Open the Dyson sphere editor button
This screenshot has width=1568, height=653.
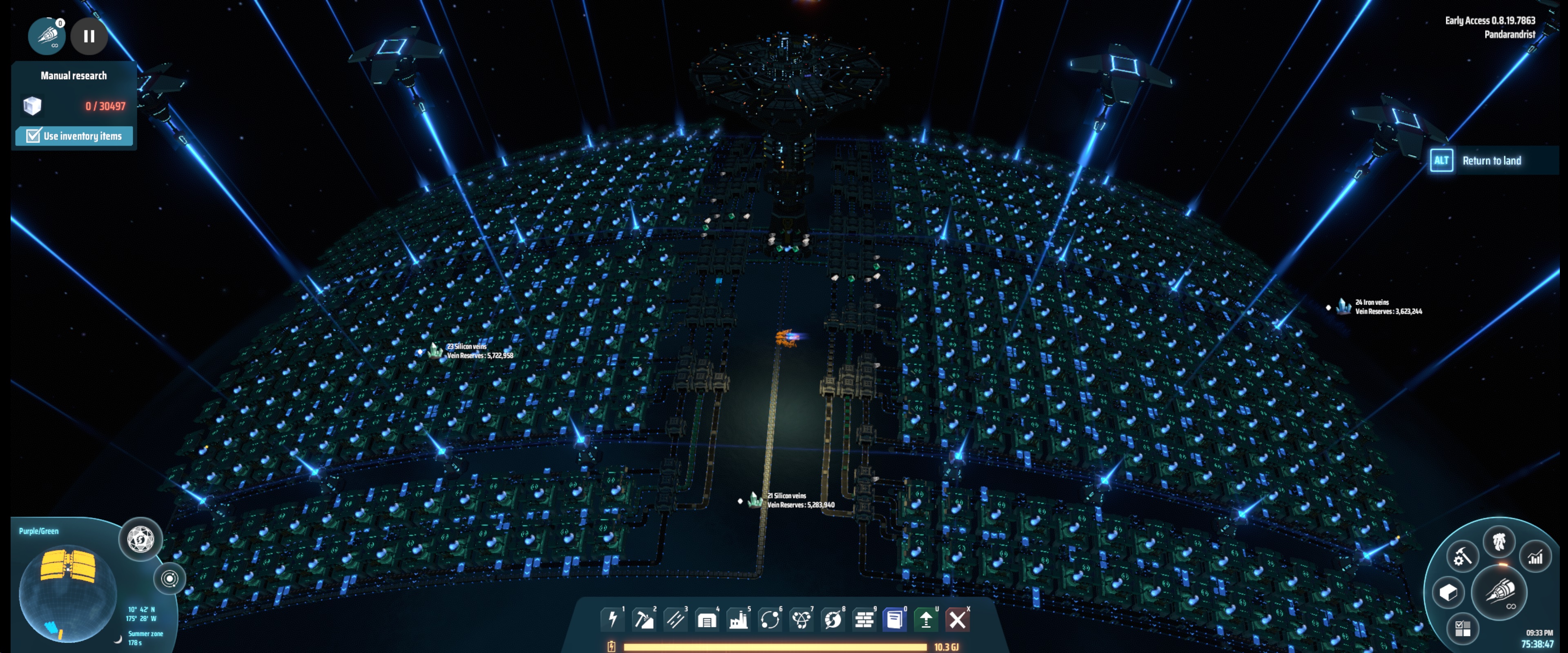tap(140, 539)
